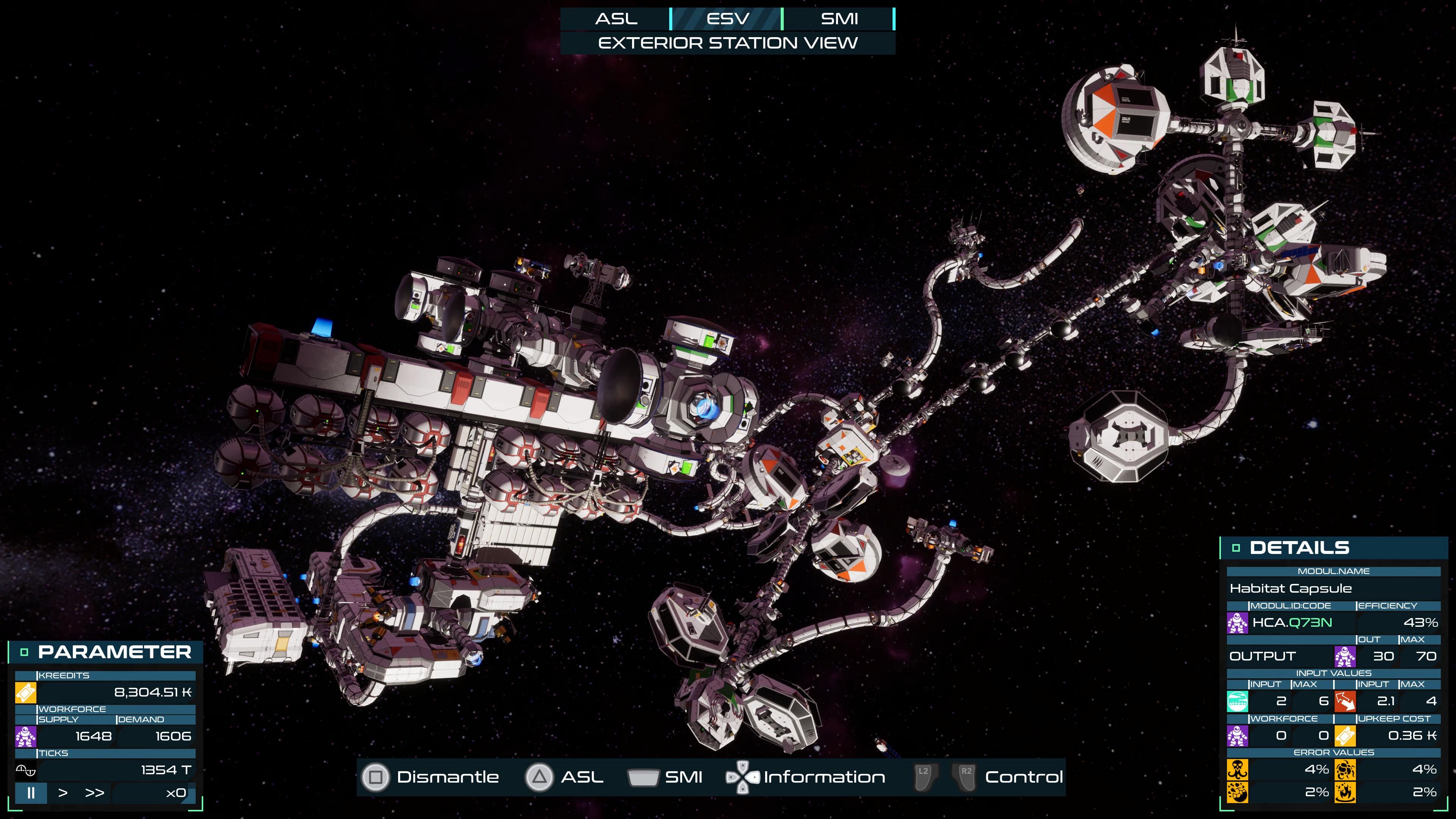Image resolution: width=1456 pixels, height=819 pixels.
Task: Click the D-pad Information icon in bottom bar
Action: coord(742,777)
